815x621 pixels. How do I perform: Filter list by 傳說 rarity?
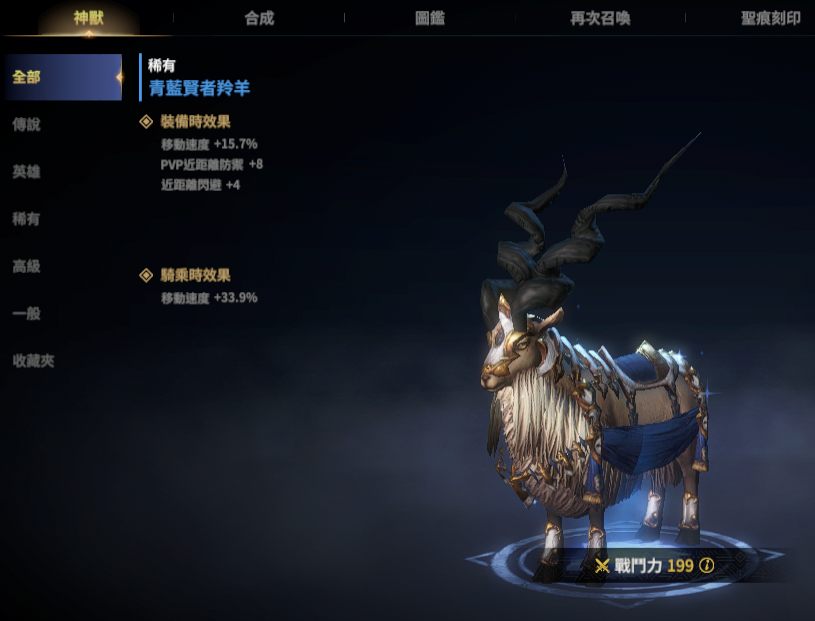click(27, 125)
